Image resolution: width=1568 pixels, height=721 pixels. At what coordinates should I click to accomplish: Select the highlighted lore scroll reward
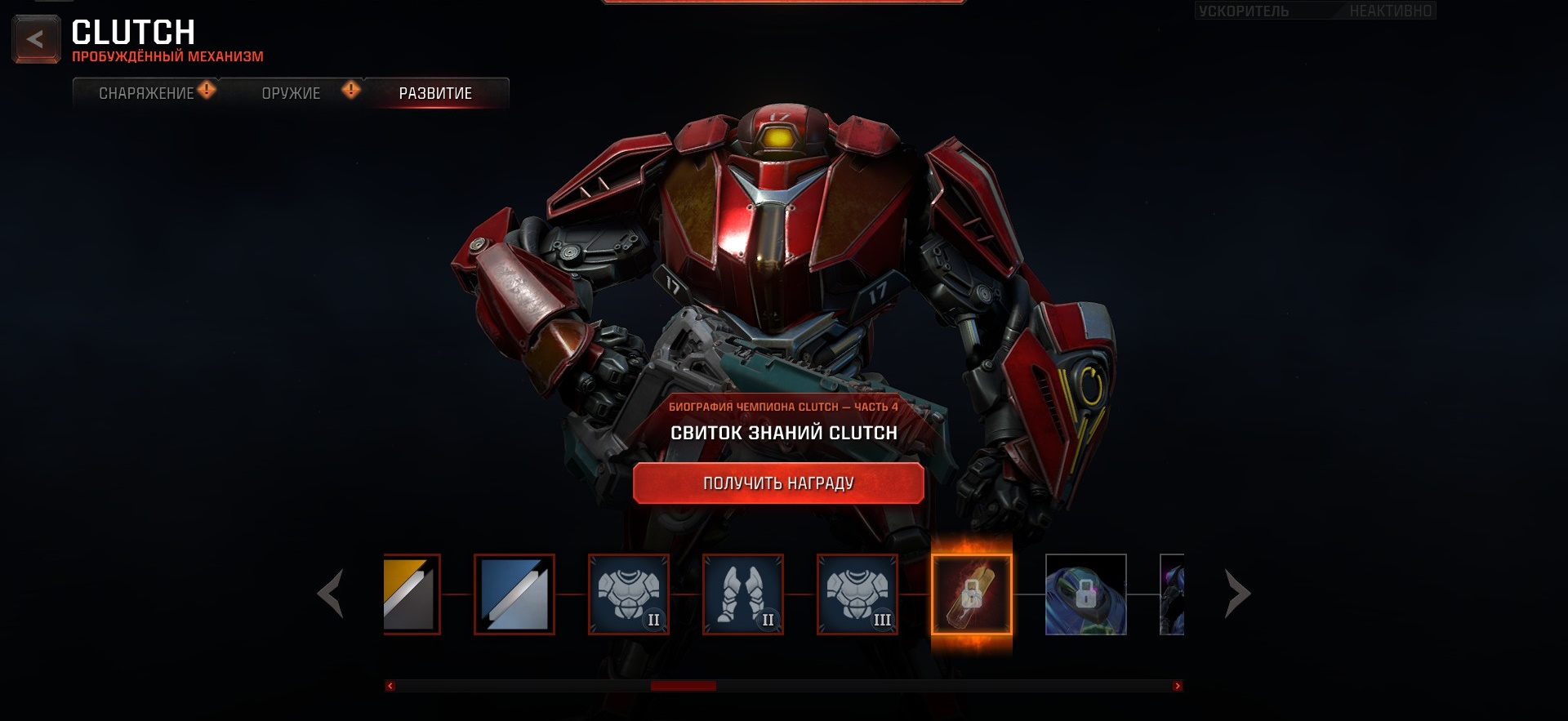click(x=972, y=594)
